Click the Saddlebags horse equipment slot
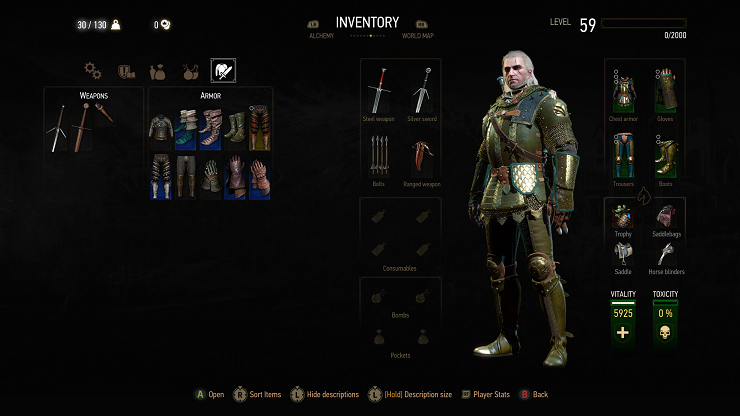Viewport: 740px width, 416px height. pos(665,217)
